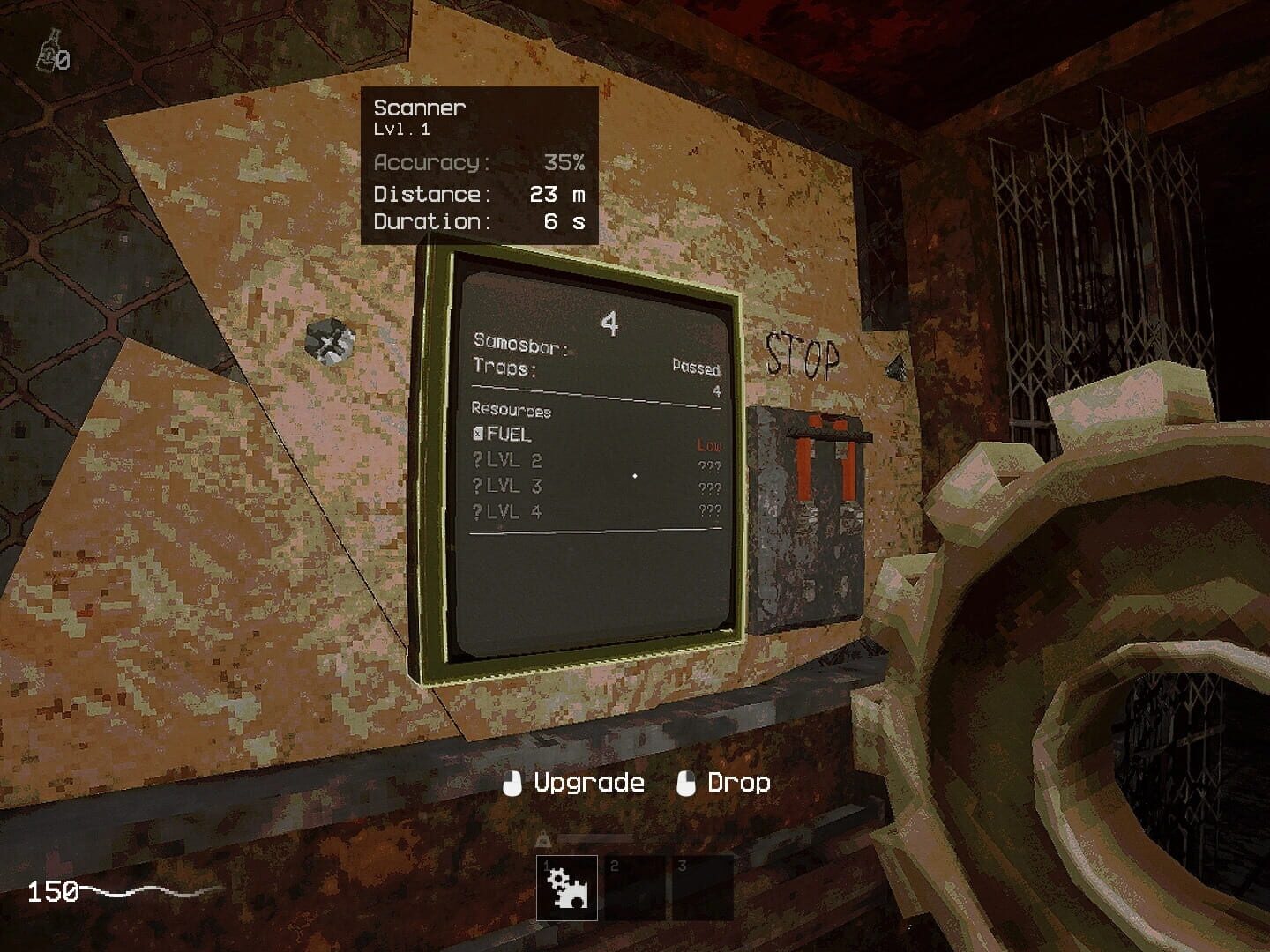Toggle the Low fuel warning indicator
This screenshot has width=1270, height=952.
(x=710, y=446)
